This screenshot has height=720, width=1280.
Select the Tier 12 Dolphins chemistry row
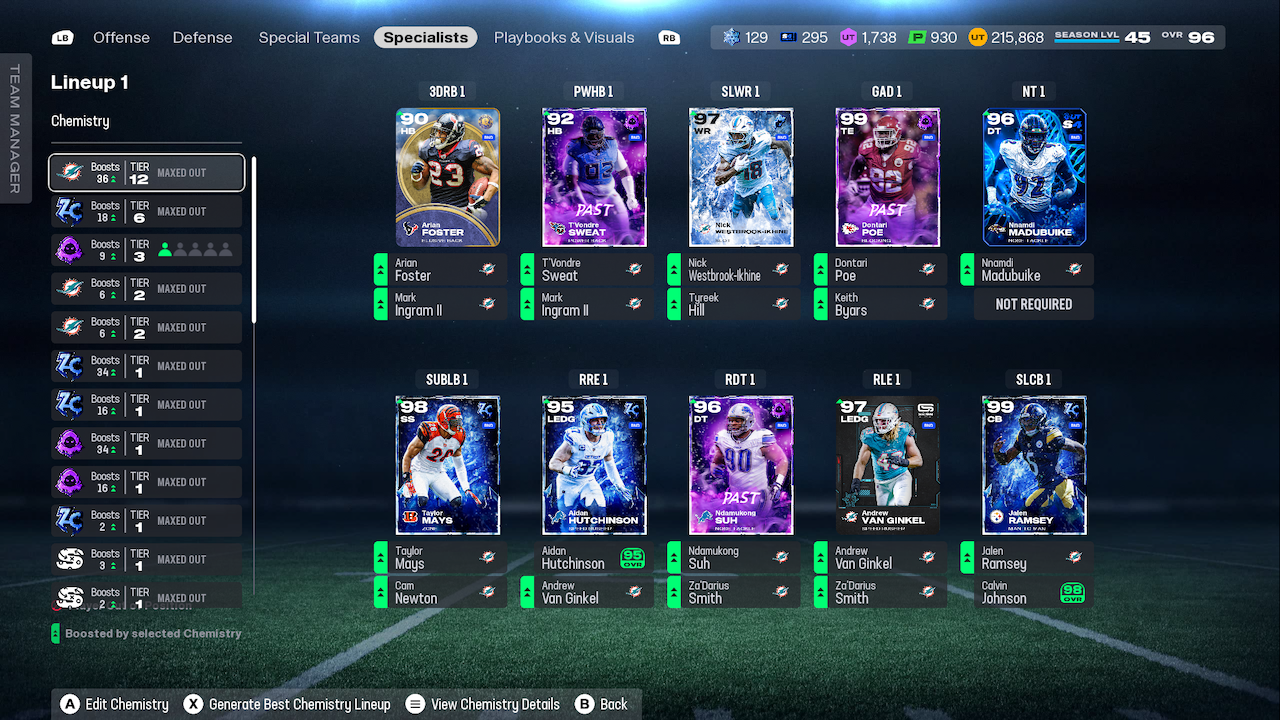(x=147, y=172)
